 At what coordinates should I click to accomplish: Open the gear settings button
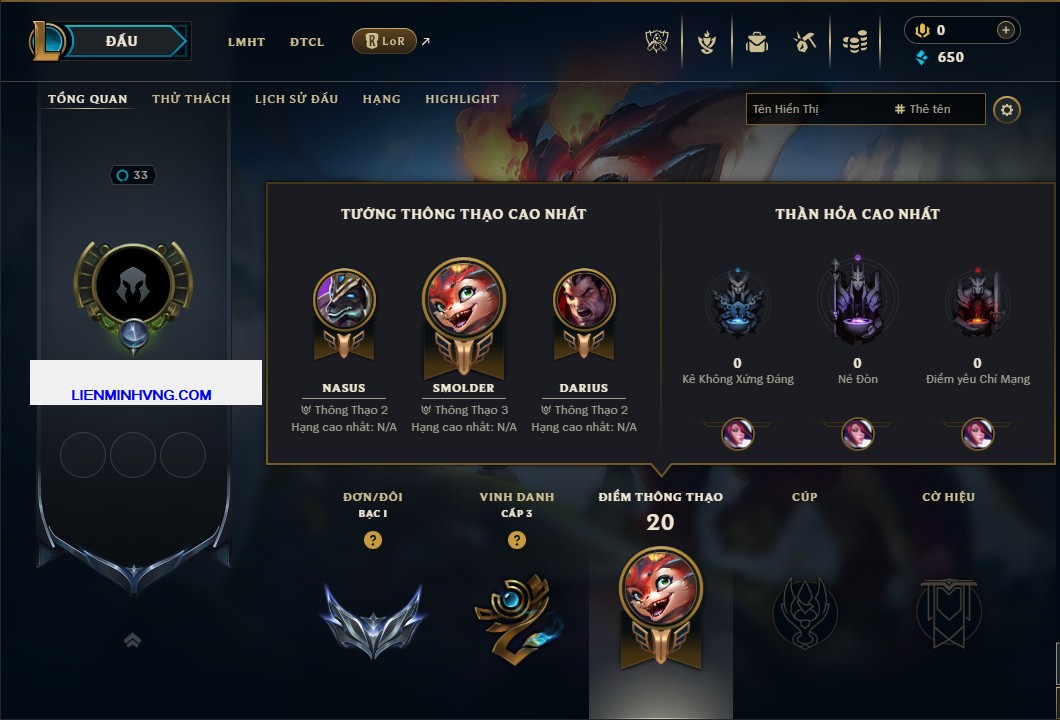tap(1007, 109)
